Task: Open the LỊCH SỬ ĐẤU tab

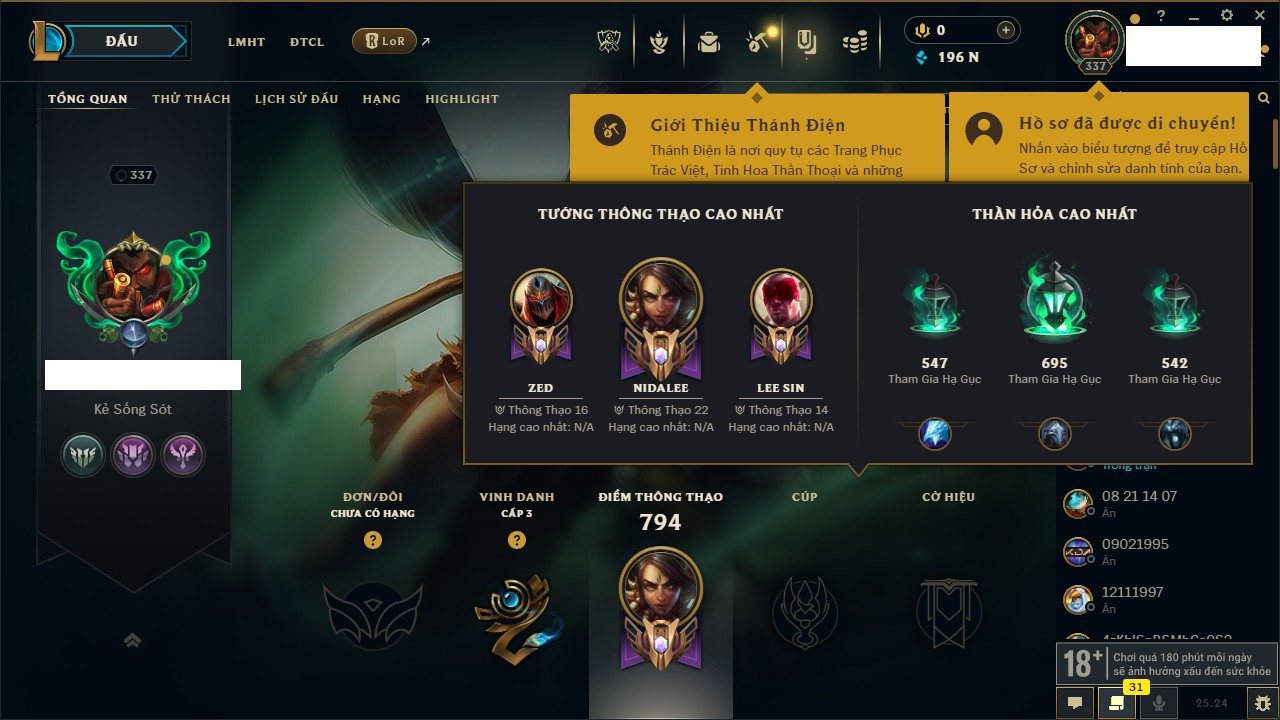Action: coord(296,99)
